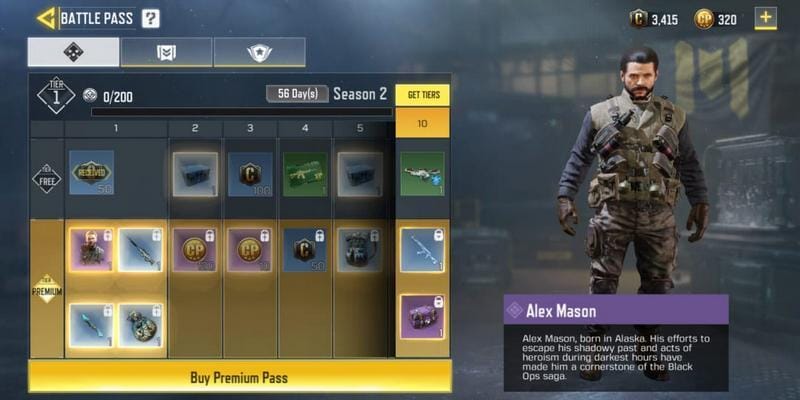Viewport: 800px width, 400px height.
Task: Select the premium tier 5 backpack reward
Action: (359, 250)
